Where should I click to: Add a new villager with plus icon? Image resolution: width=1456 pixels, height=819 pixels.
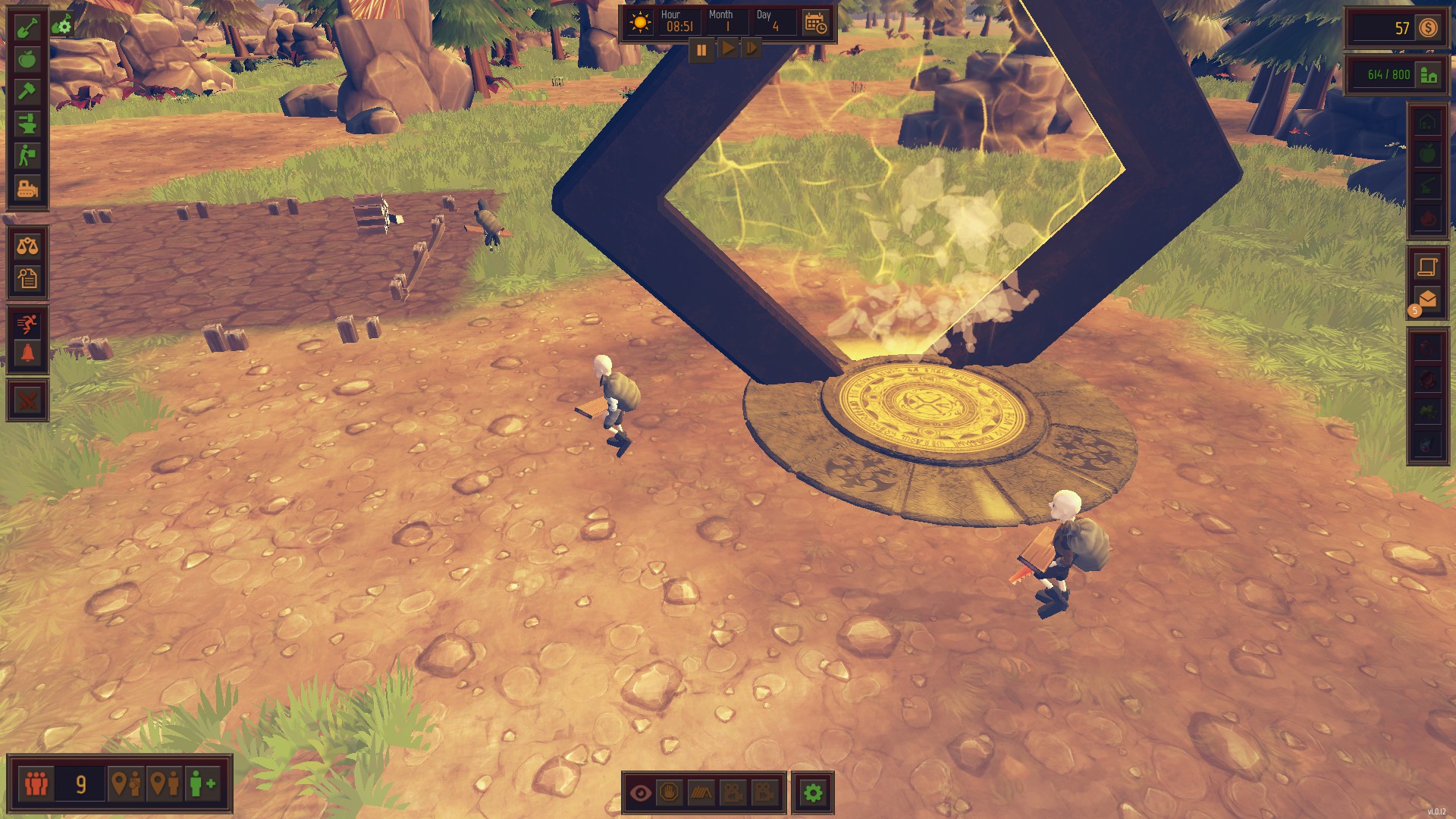tap(202, 783)
